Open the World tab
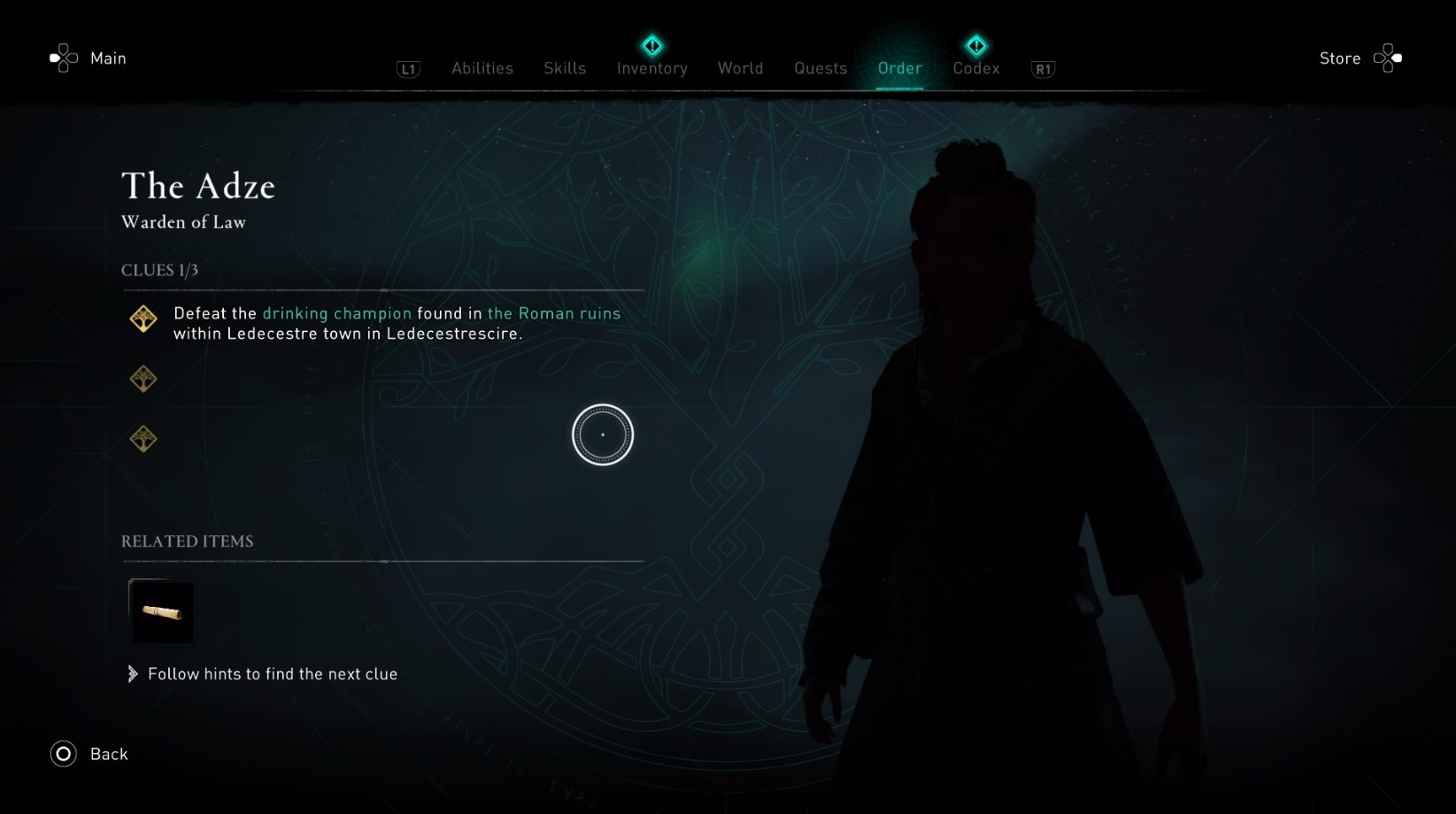 740,68
